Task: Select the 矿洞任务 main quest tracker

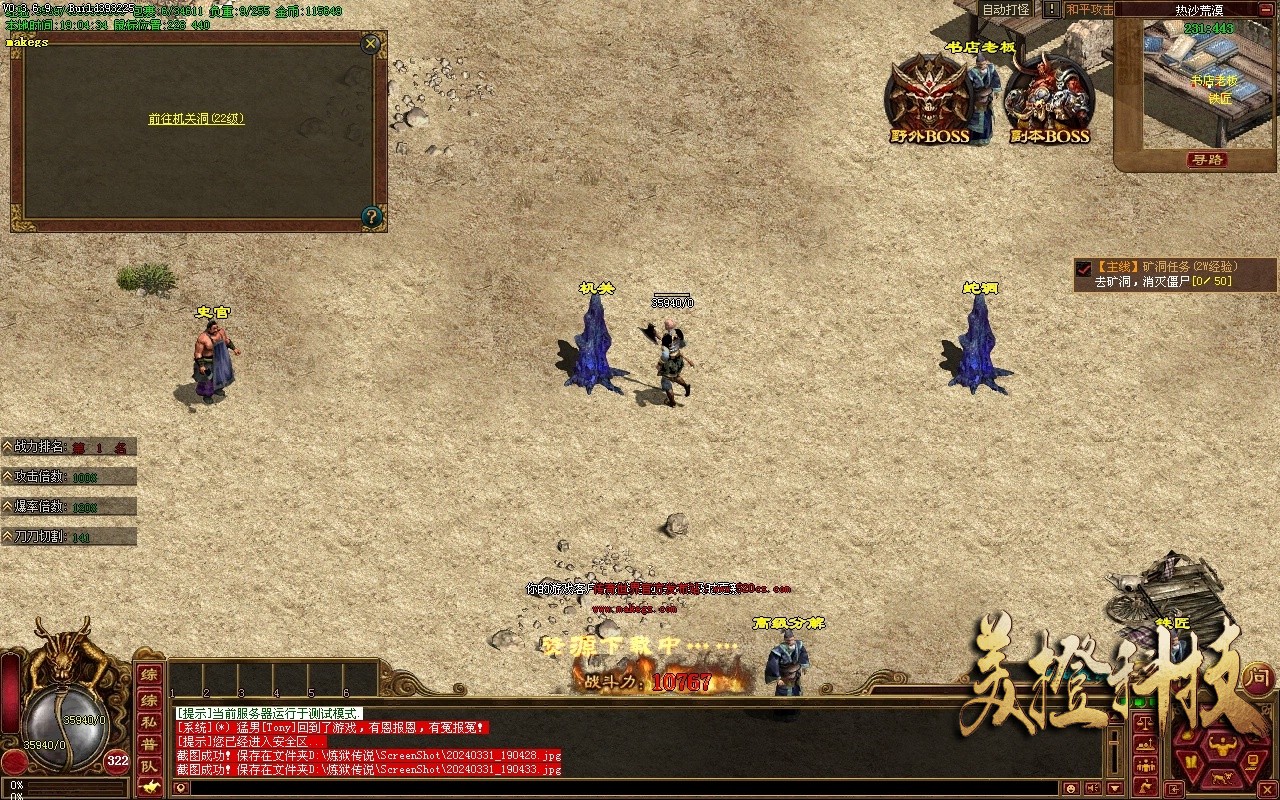Action: pyautogui.click(x=1165, y=274)
